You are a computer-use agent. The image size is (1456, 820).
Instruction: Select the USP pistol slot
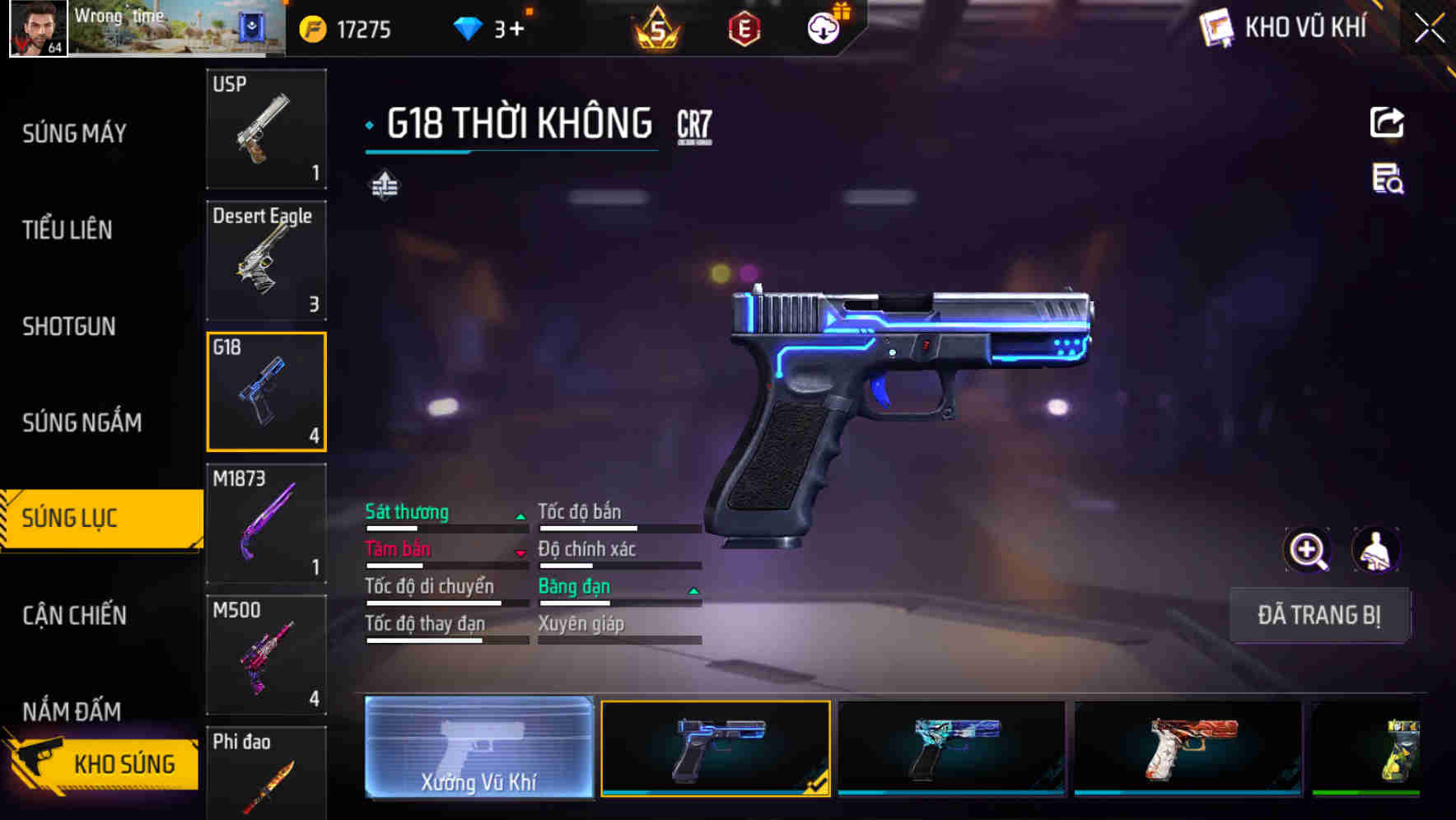pos(266,129)
